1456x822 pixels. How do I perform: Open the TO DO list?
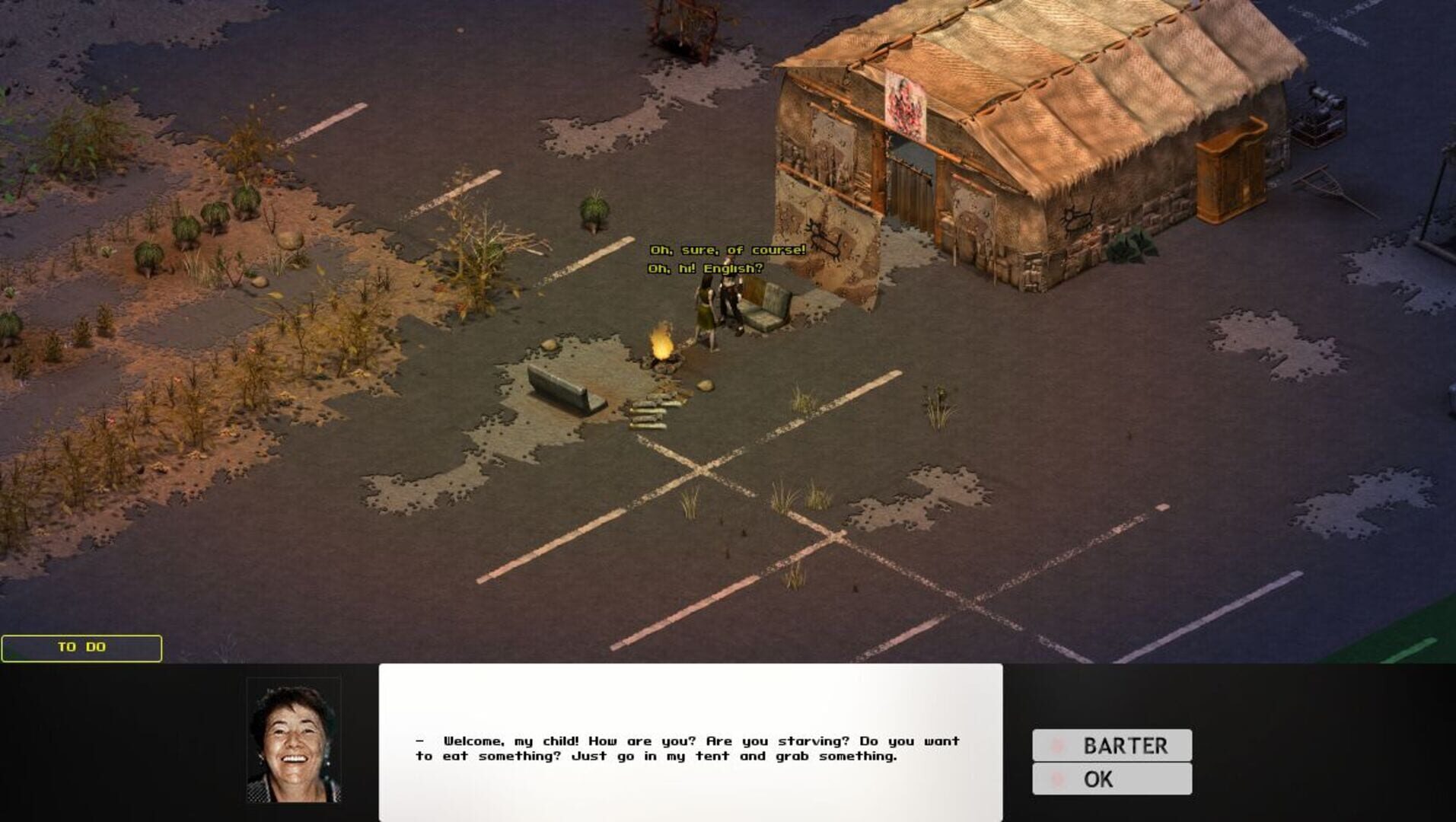[x=81, y=648]
